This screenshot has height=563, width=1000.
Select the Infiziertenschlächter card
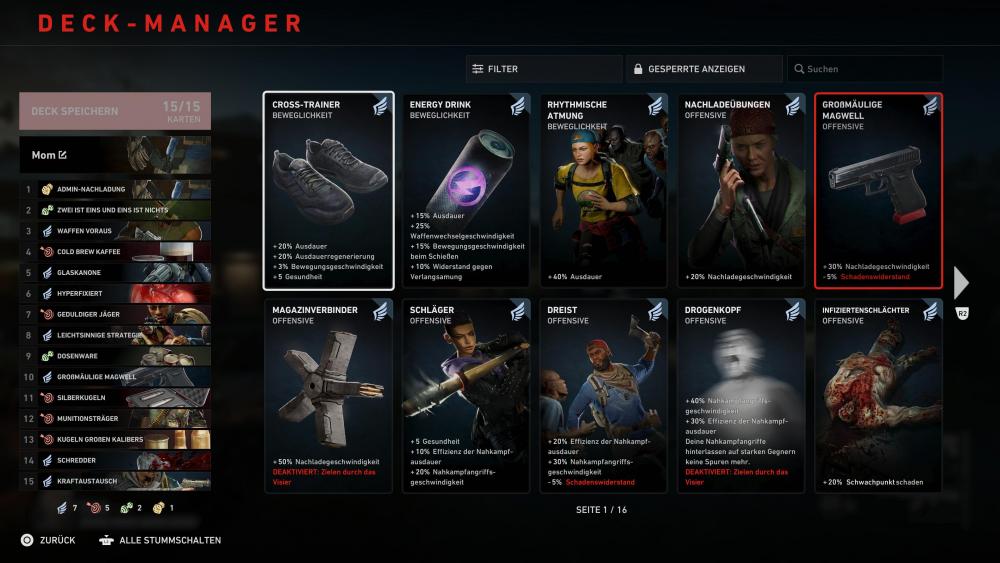coord(879,396)
